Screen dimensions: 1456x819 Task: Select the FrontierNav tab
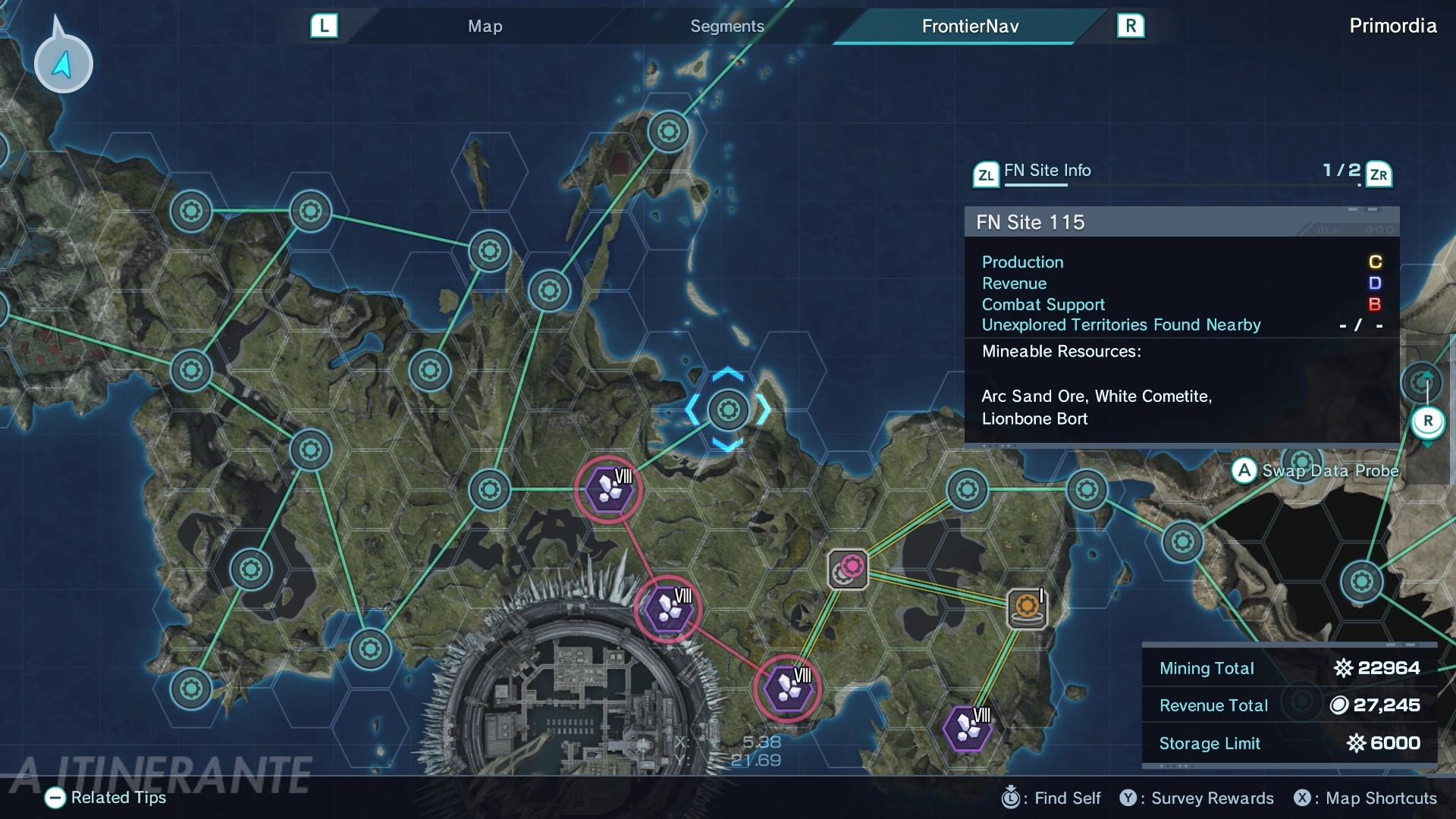[970, 27]
